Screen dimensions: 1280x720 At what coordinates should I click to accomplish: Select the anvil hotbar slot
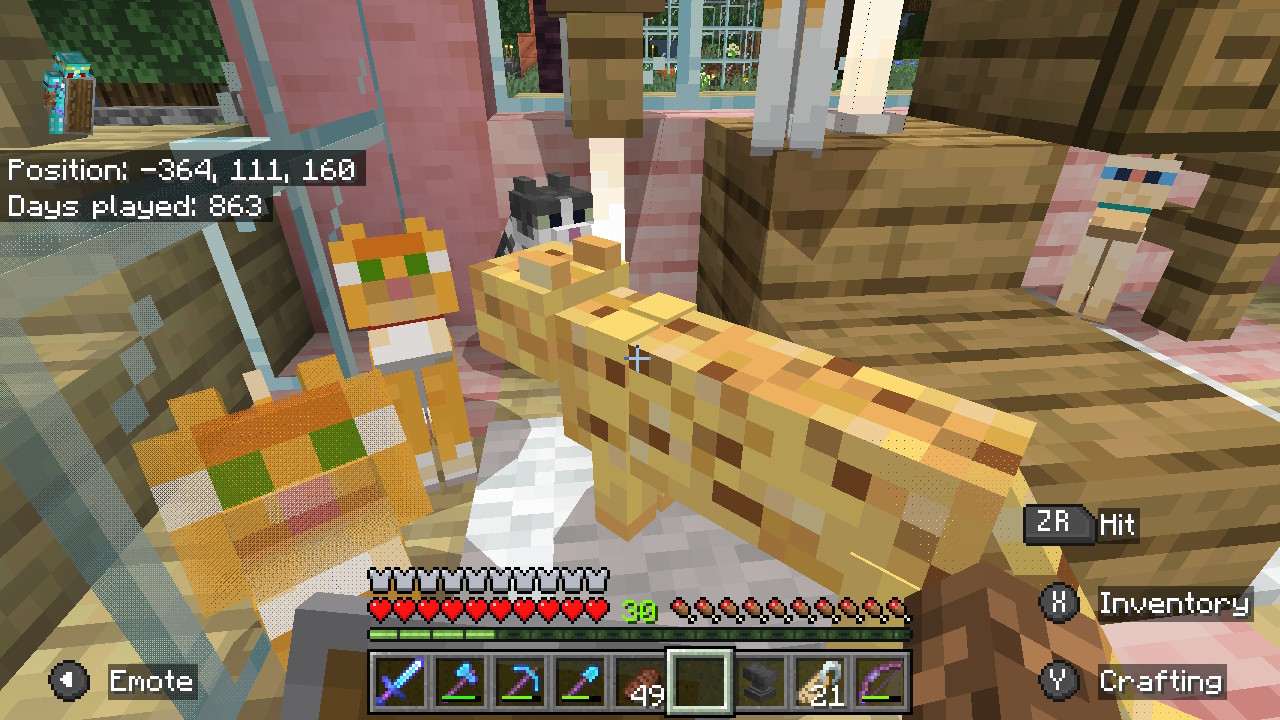coord(762,682)
